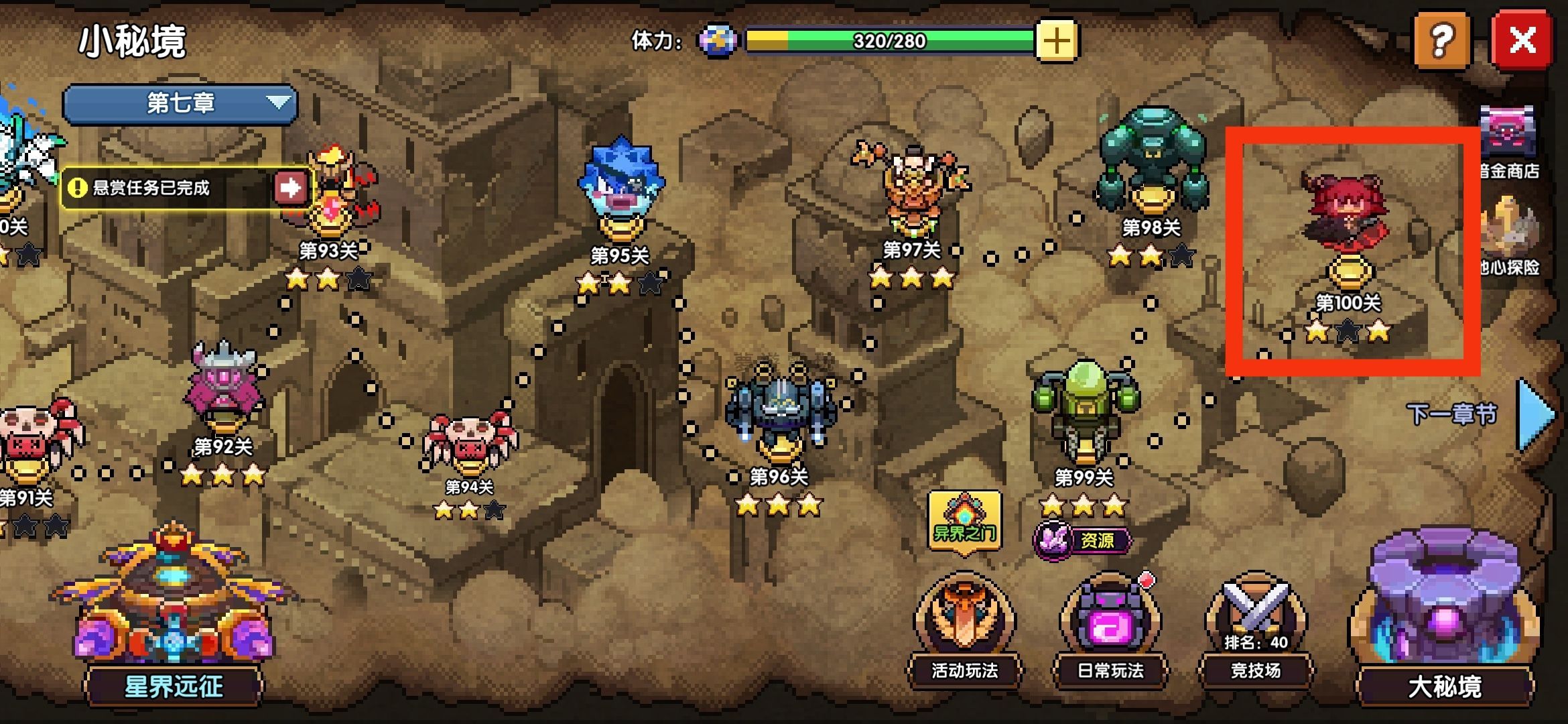The image size is (1568, 724).
Task: Select stage 第94关
Action: [x=470, y=442]
